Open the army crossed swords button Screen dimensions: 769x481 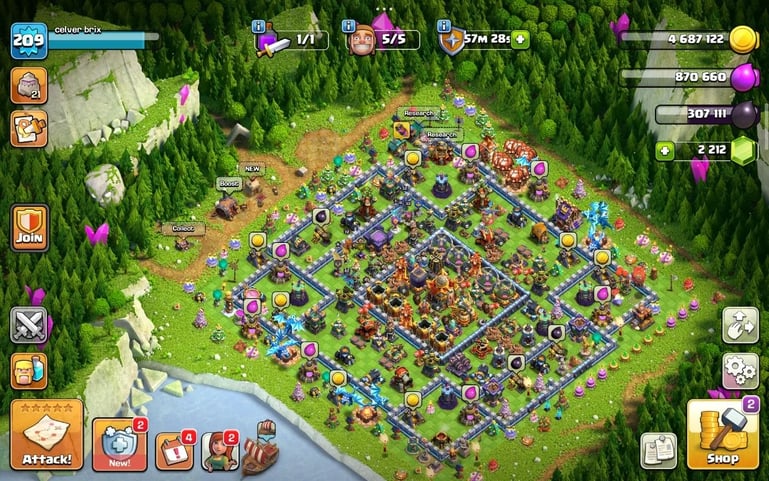pyautogui.click(x=29, y=325)
